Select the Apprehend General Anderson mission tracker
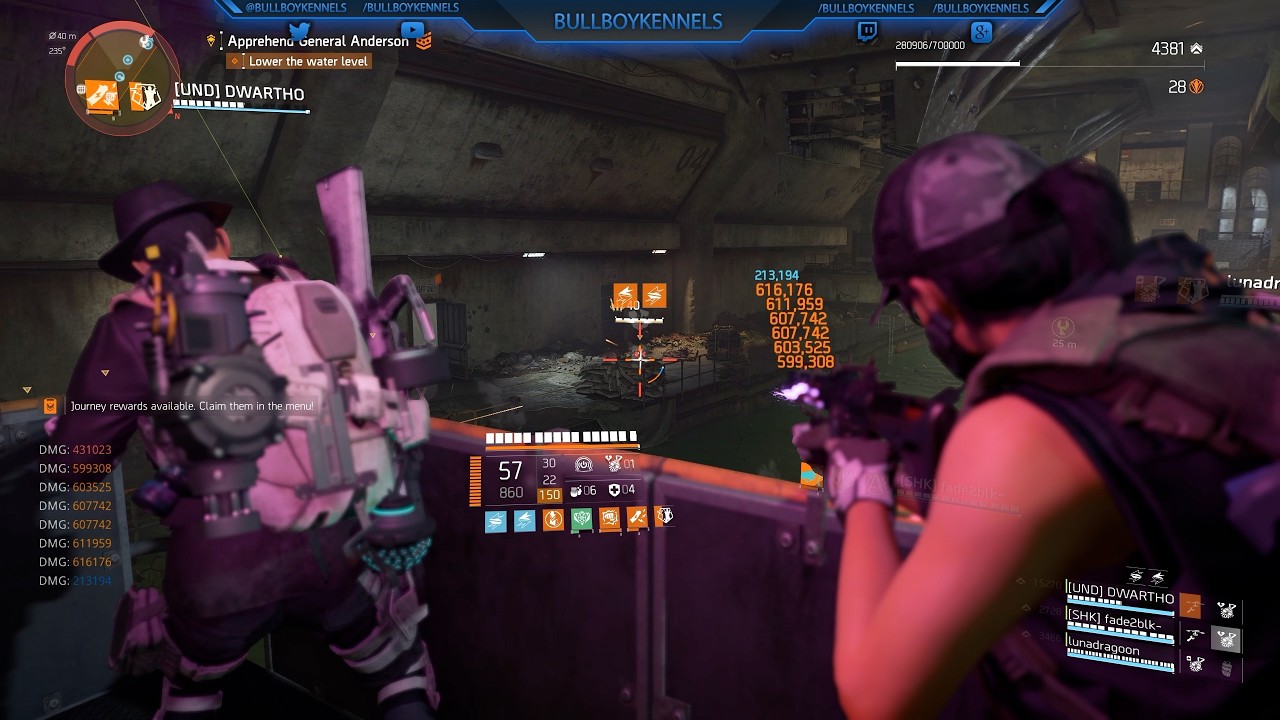Screen dimensions: 1280x720 [x=318, y=41]
